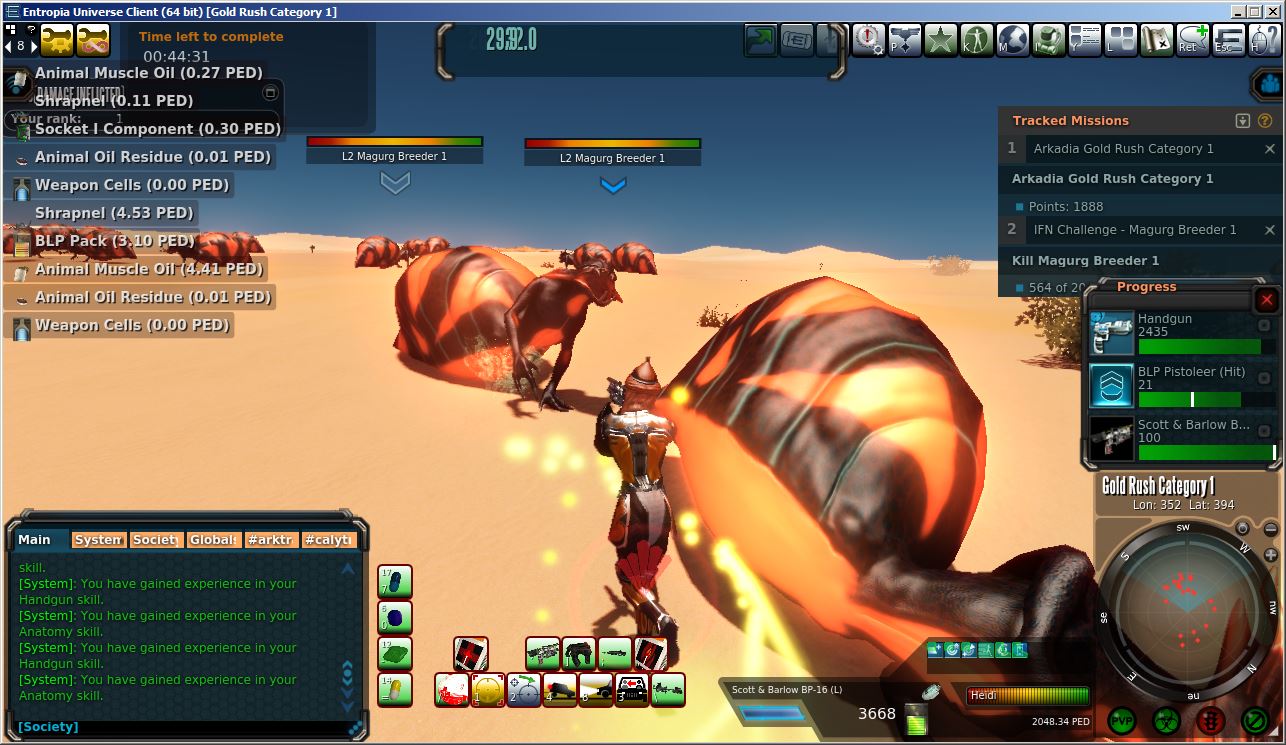Open the treasure map icon
The height and width of the screenshot is (745, 1286).
point(1157,41)
